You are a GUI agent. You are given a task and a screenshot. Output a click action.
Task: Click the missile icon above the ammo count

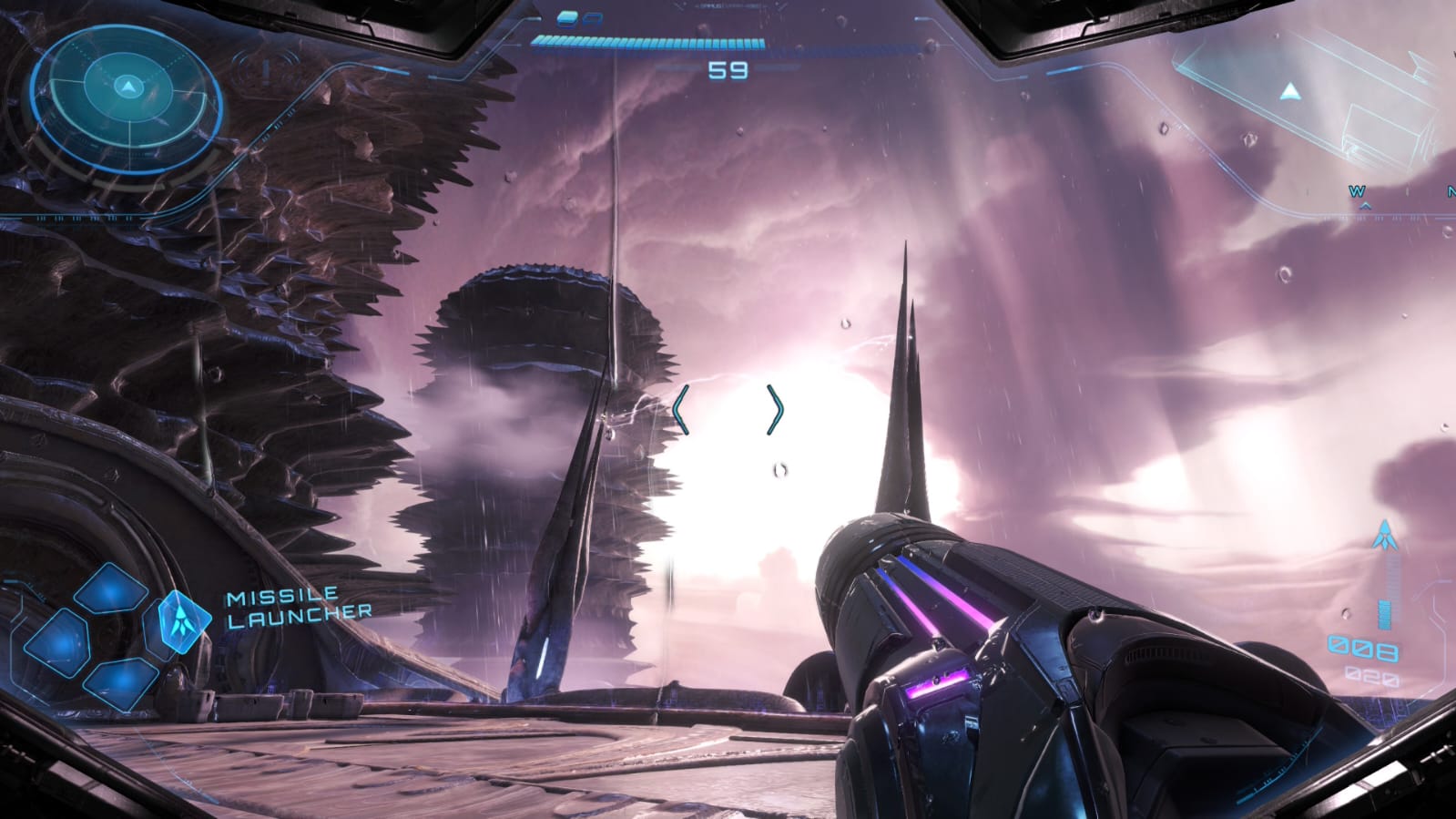[1385, 536]
